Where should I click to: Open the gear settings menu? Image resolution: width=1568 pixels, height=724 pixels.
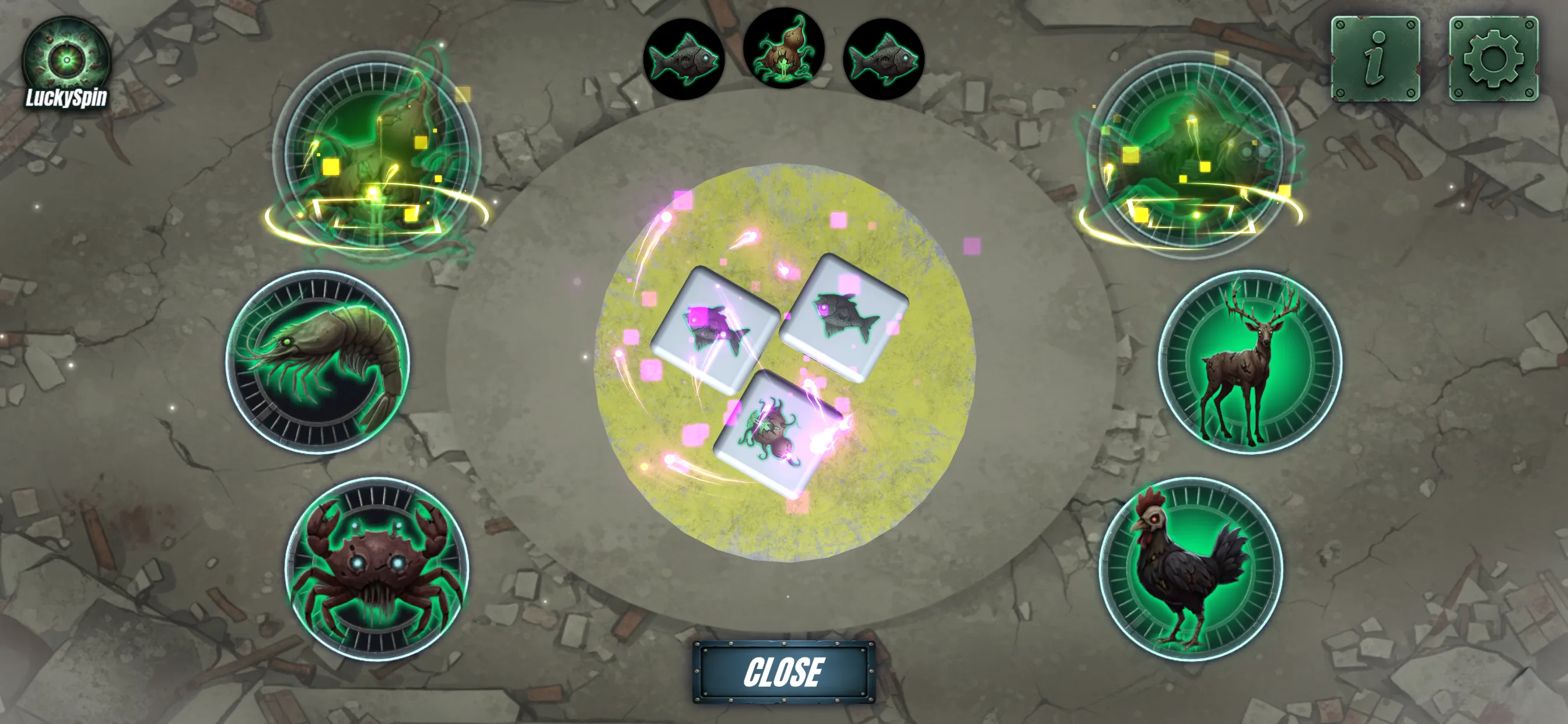tap(1493, 59)
